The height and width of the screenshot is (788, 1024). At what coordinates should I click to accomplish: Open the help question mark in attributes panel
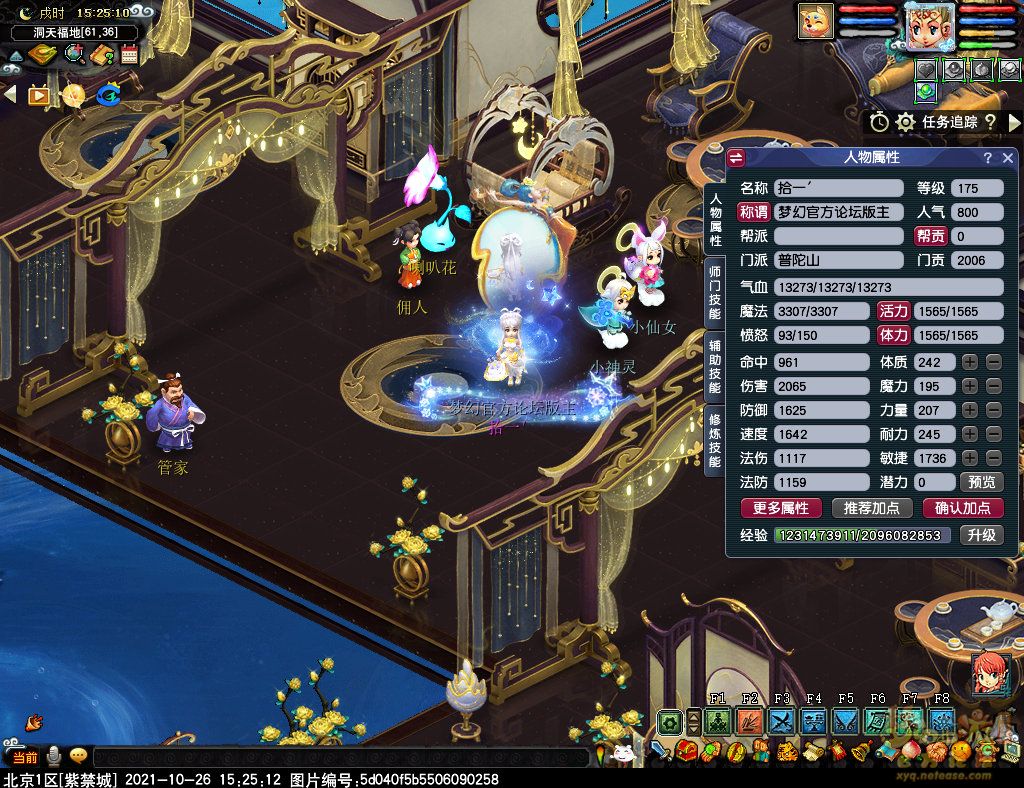coord(987,158)
